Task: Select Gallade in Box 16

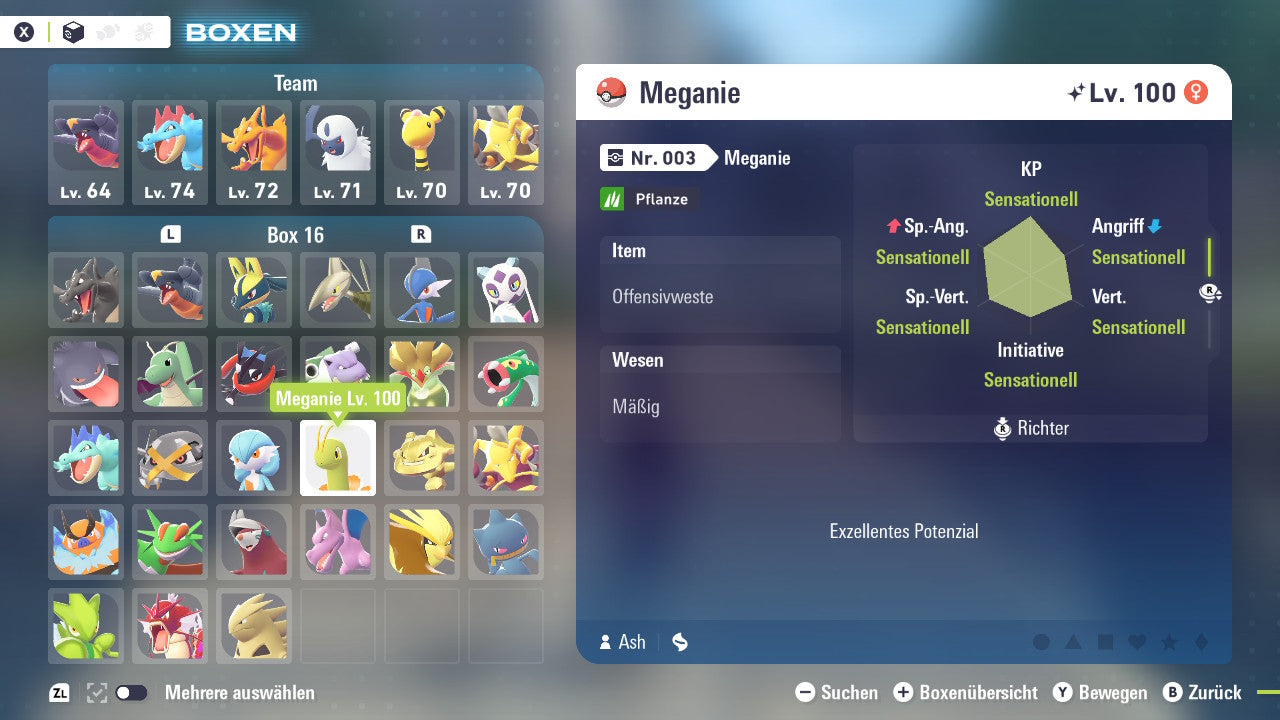Action: pos(422,290)
